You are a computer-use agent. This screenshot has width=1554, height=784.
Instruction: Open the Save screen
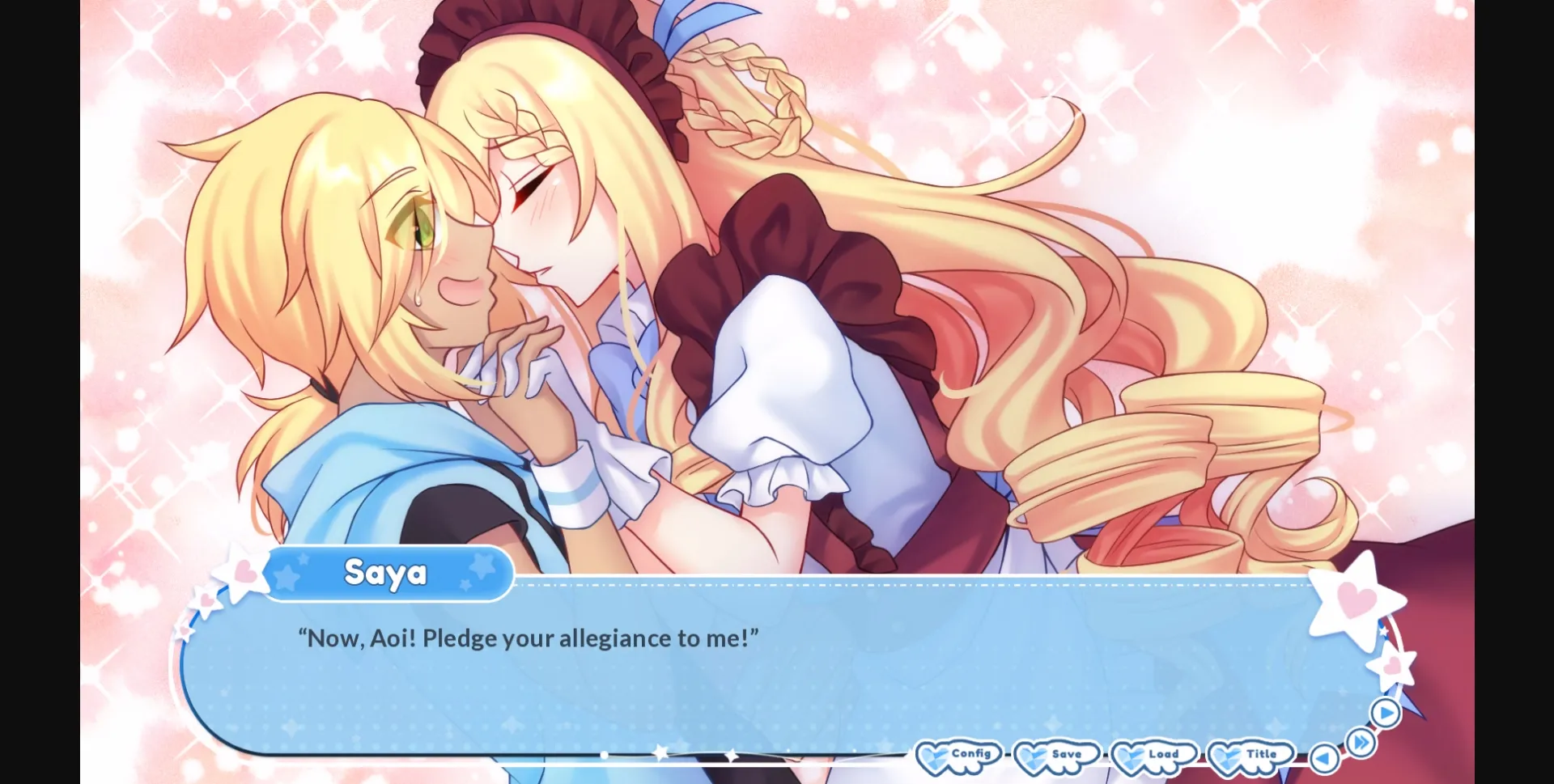pyautogui.click(x=1066, y=754)
